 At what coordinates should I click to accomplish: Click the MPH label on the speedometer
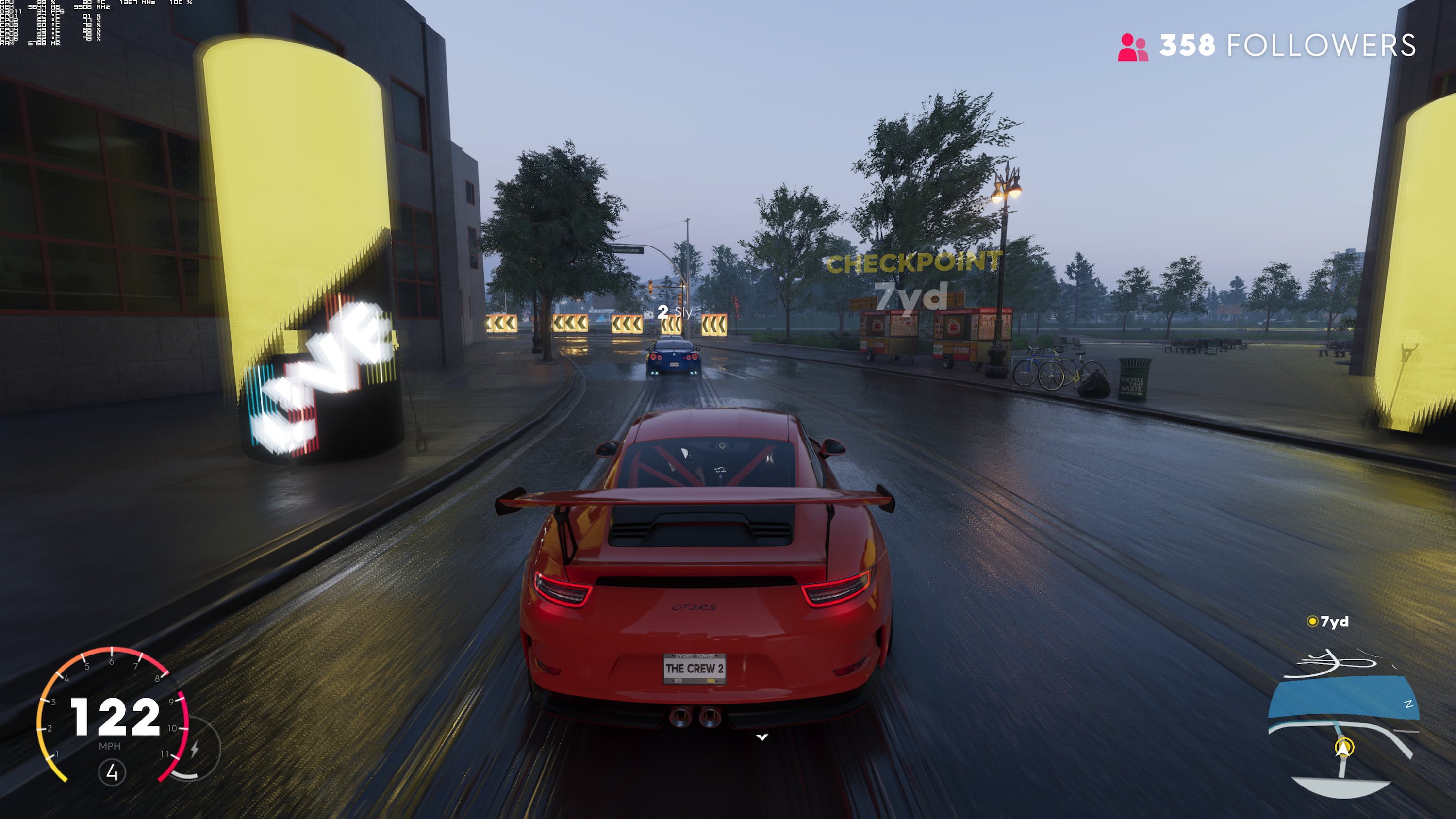pos(111,747)
